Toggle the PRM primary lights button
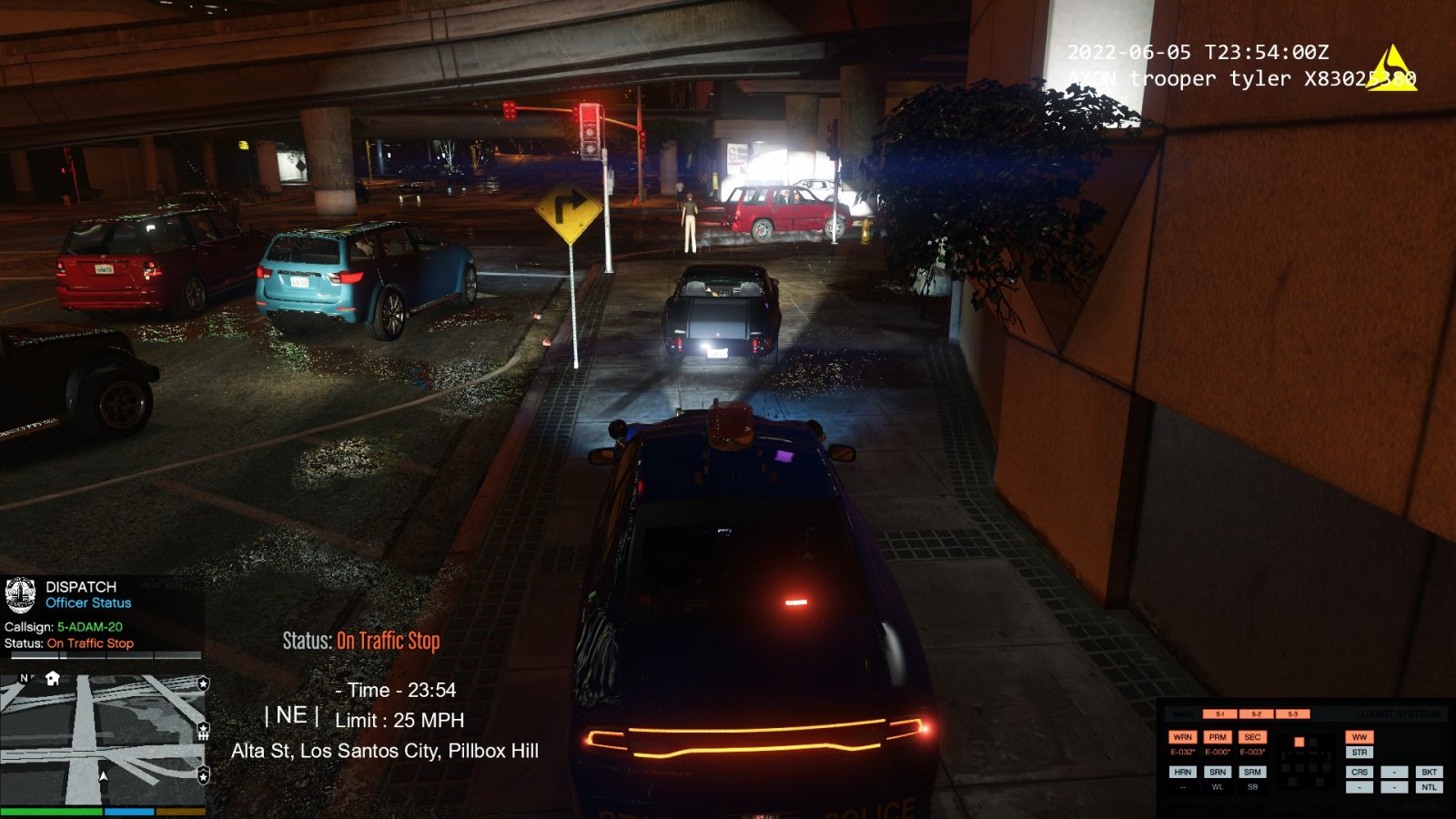The width and height of the screenshot is (1456, 819). (1218, 737)
